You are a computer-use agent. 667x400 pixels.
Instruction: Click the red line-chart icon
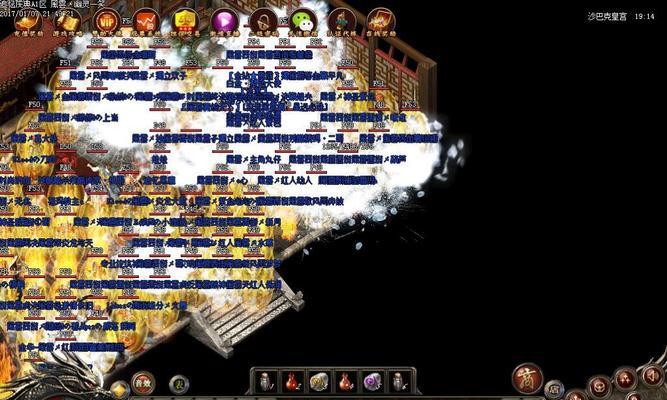tap(146, 19)
